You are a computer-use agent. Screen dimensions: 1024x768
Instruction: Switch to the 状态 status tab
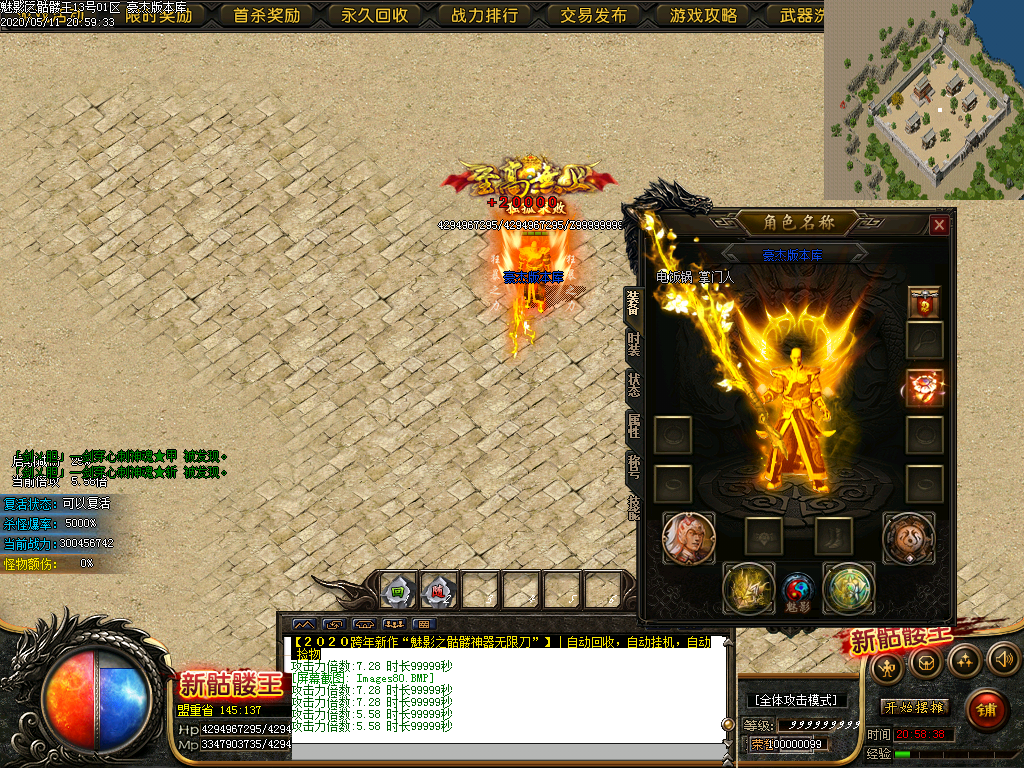click(x=633, y=386)
